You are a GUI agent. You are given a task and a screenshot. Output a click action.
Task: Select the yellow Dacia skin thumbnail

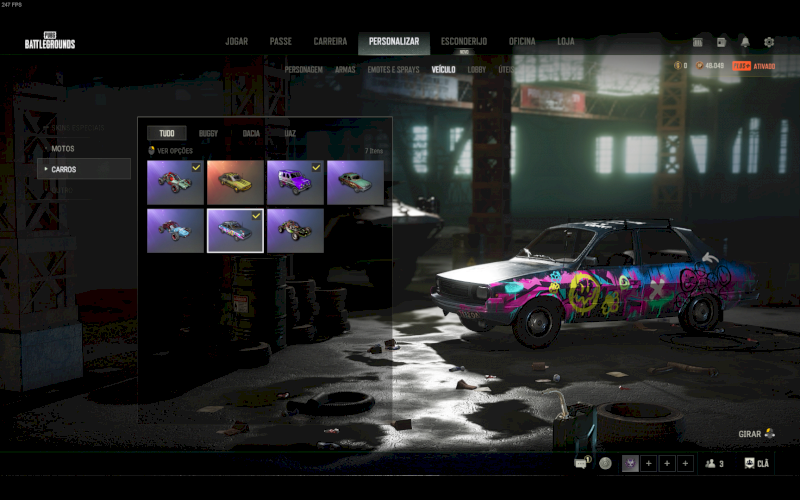click(235, 182)
